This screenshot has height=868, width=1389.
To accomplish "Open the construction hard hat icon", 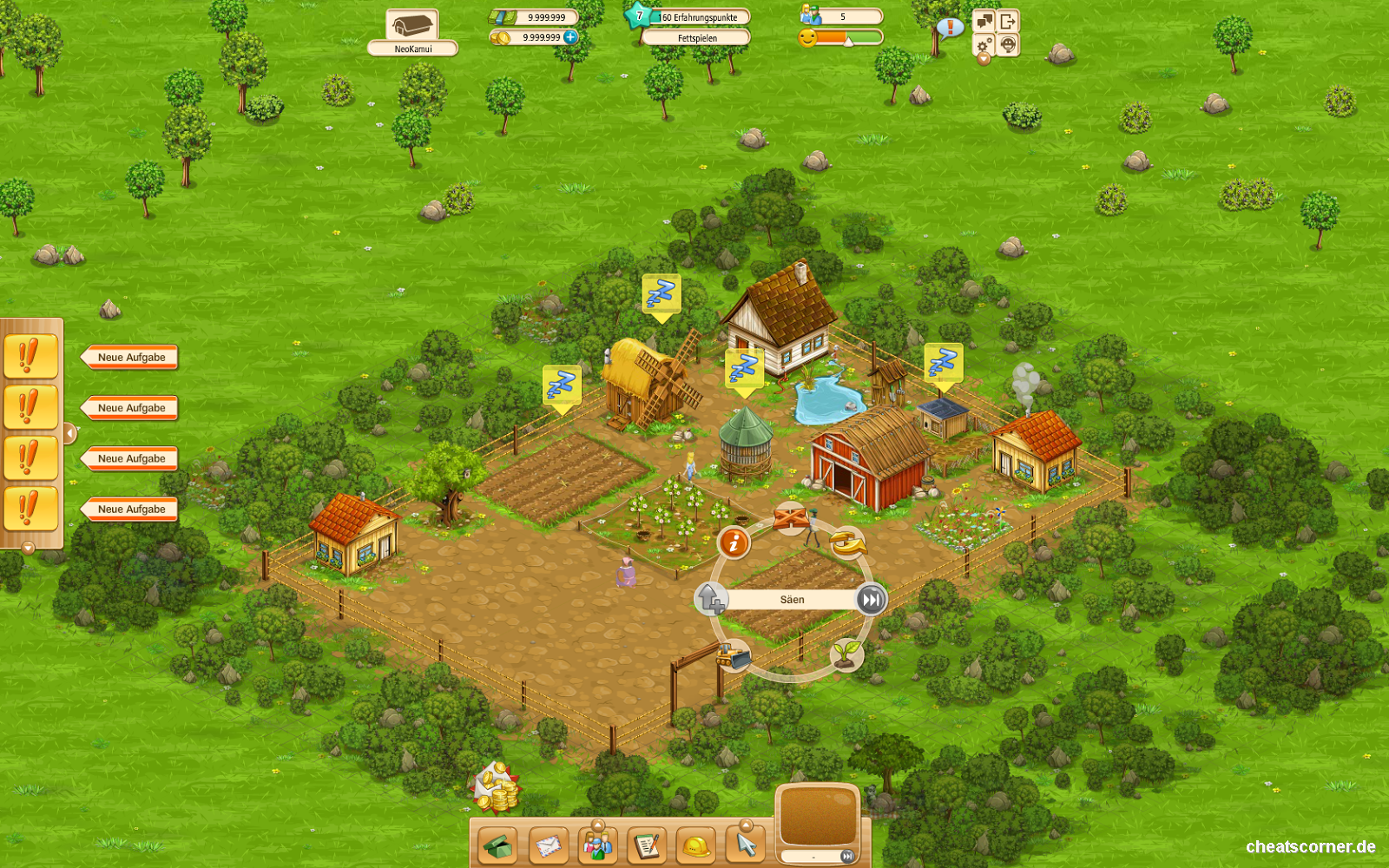I will [x=695, y=846].
